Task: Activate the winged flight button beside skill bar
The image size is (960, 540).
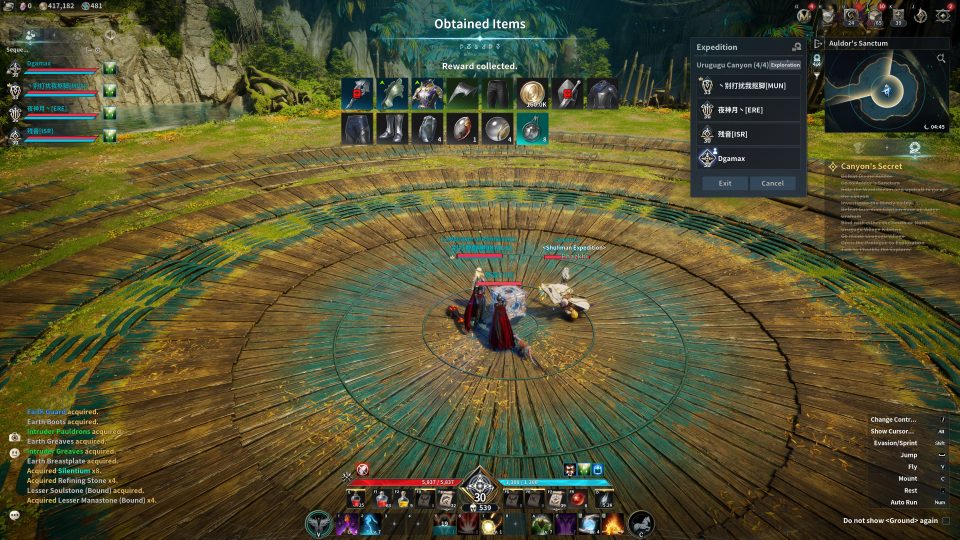Action: (x=320, y=522)
